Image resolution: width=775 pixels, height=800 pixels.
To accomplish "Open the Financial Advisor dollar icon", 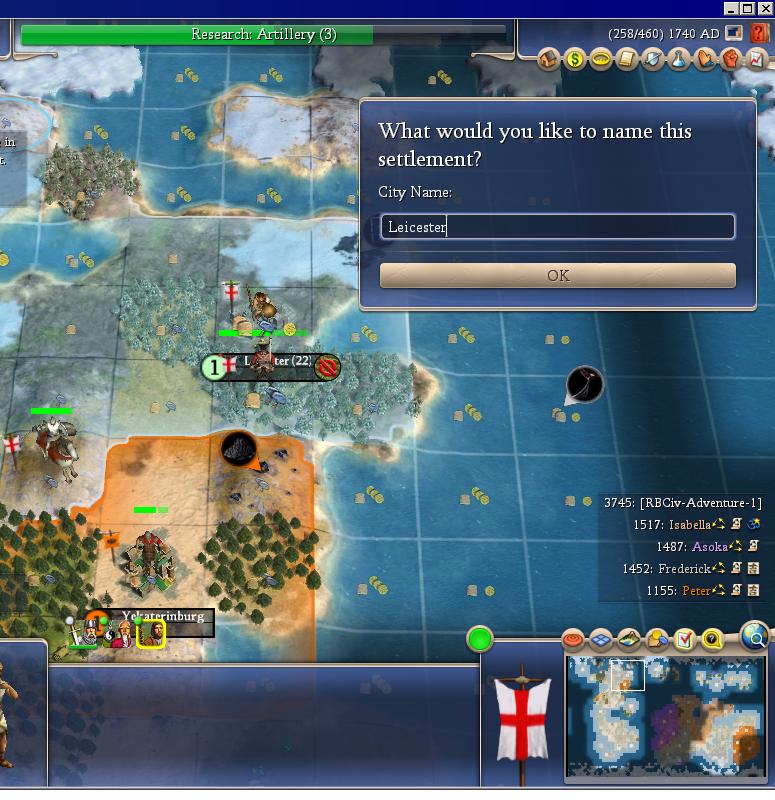I will 575,60.
